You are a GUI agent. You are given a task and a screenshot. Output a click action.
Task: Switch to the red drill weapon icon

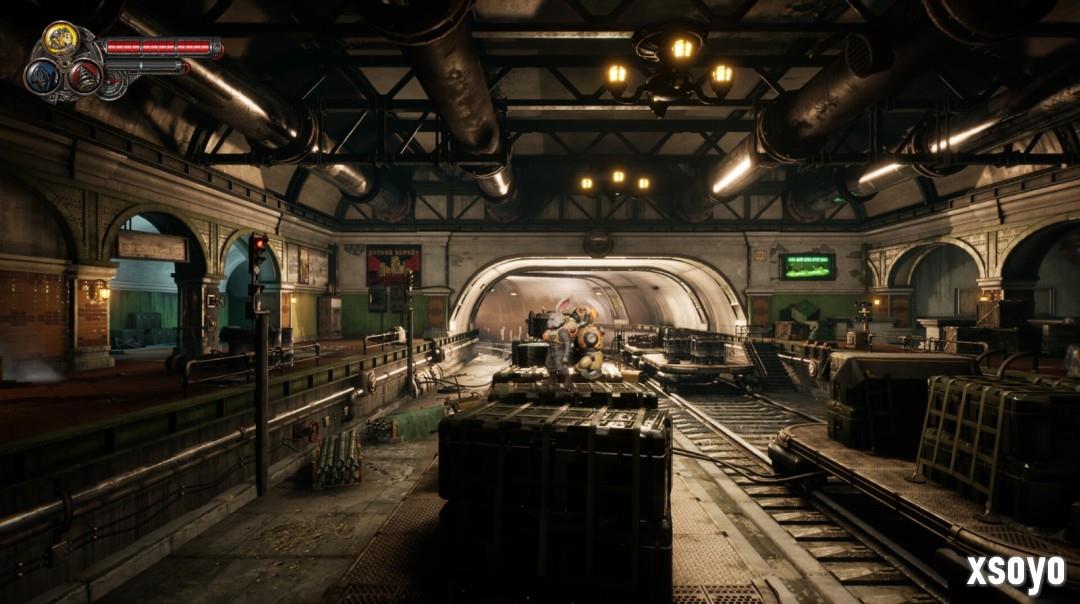84,76
